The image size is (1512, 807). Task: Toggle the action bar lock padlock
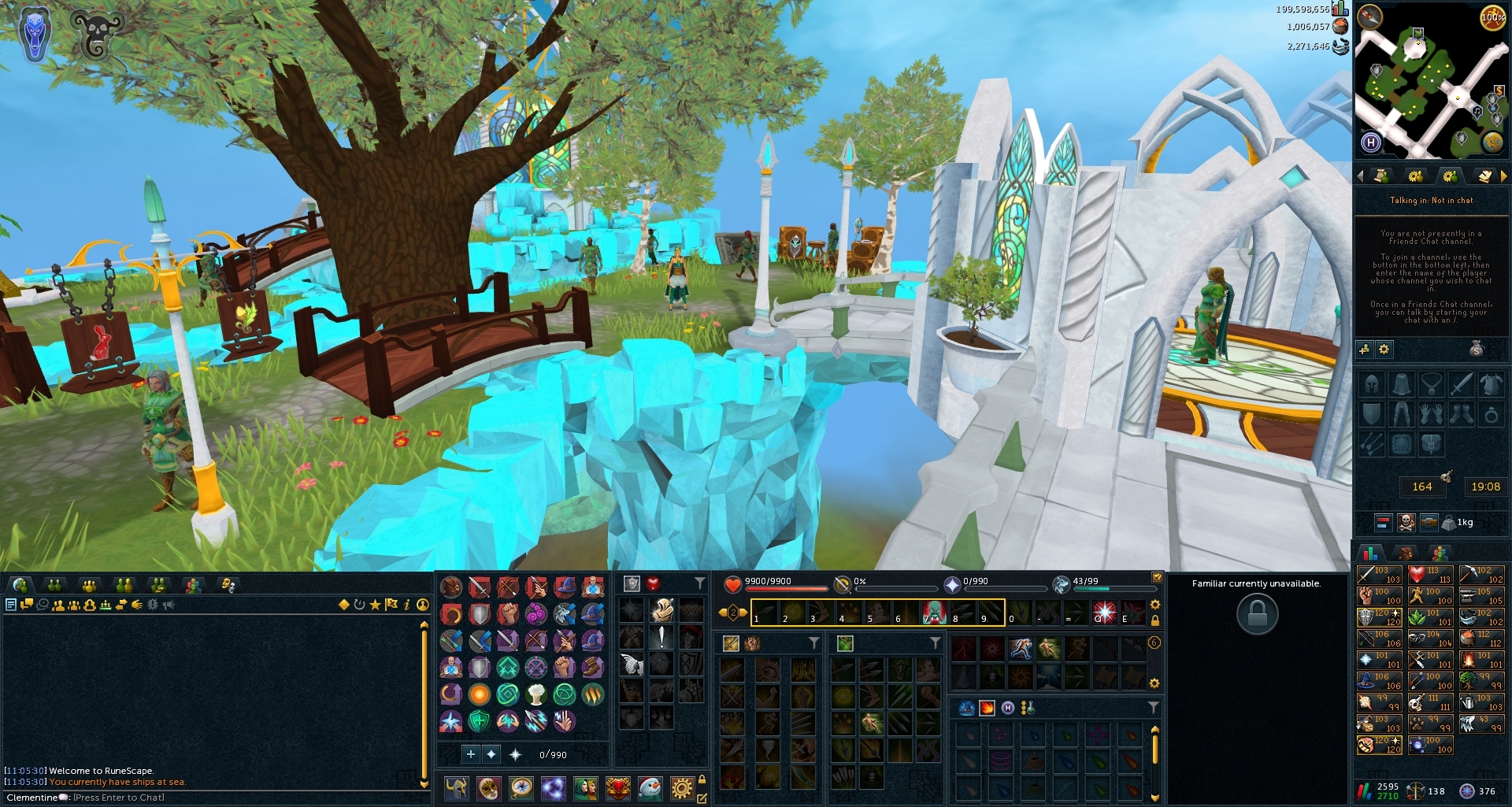1156,620
